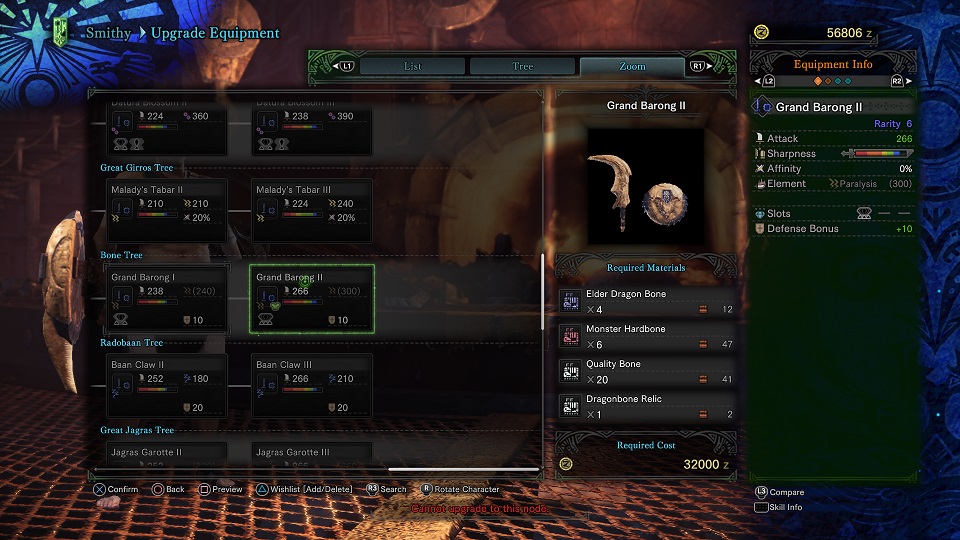960x540 pixels.
Task: Select the Elder Dragon Bone material row
Action: (648, 302)
